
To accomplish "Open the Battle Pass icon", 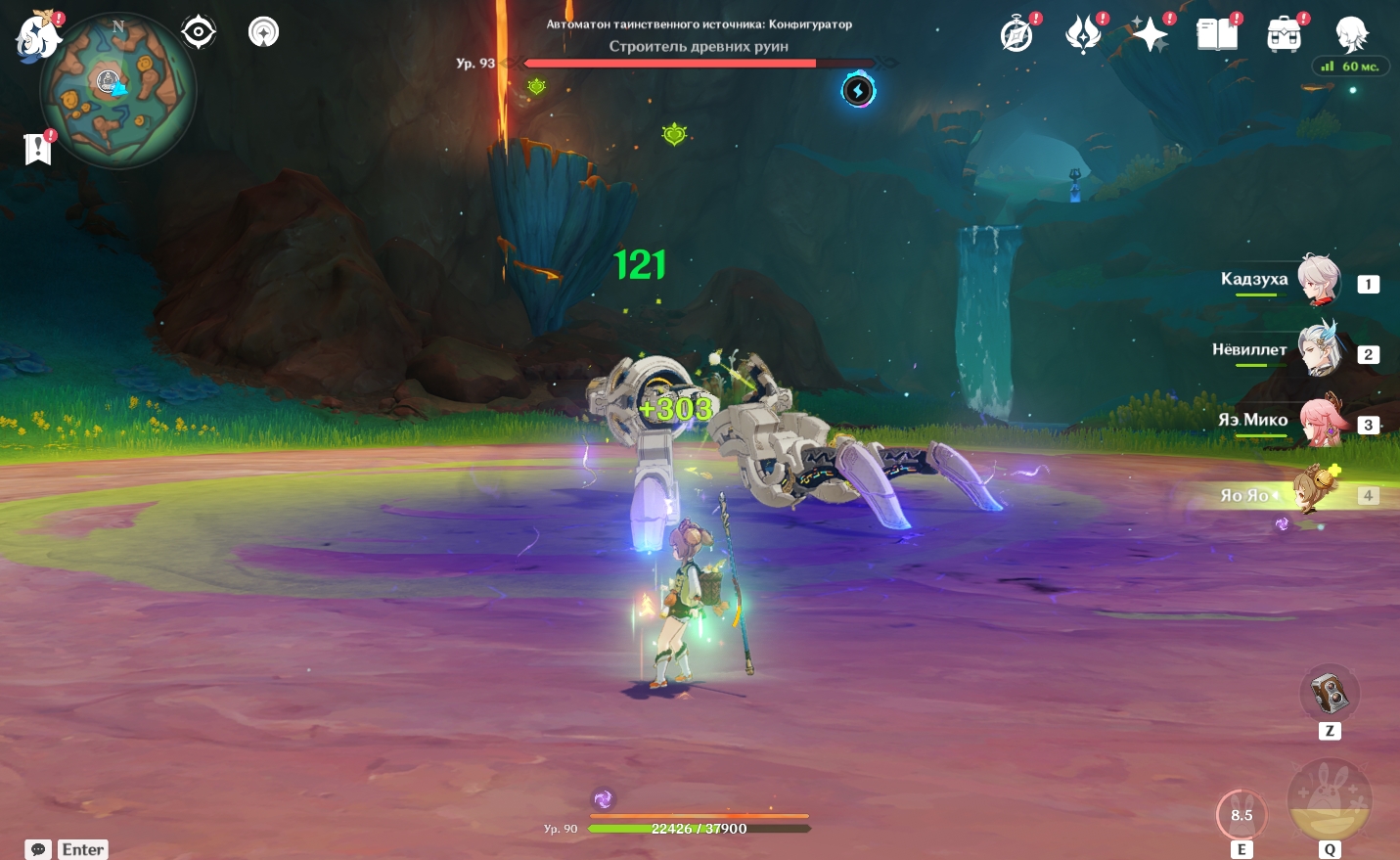I will point(1083,35).
